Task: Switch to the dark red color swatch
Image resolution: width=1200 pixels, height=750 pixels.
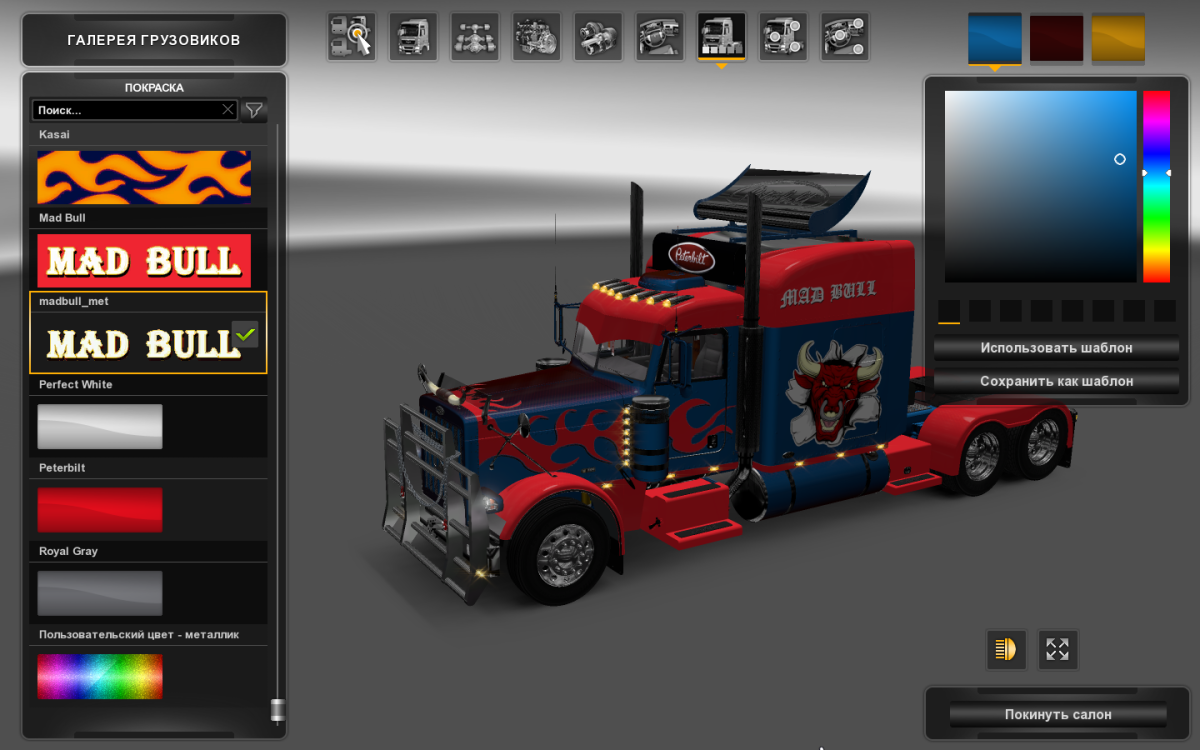Action: (1056, 39)
